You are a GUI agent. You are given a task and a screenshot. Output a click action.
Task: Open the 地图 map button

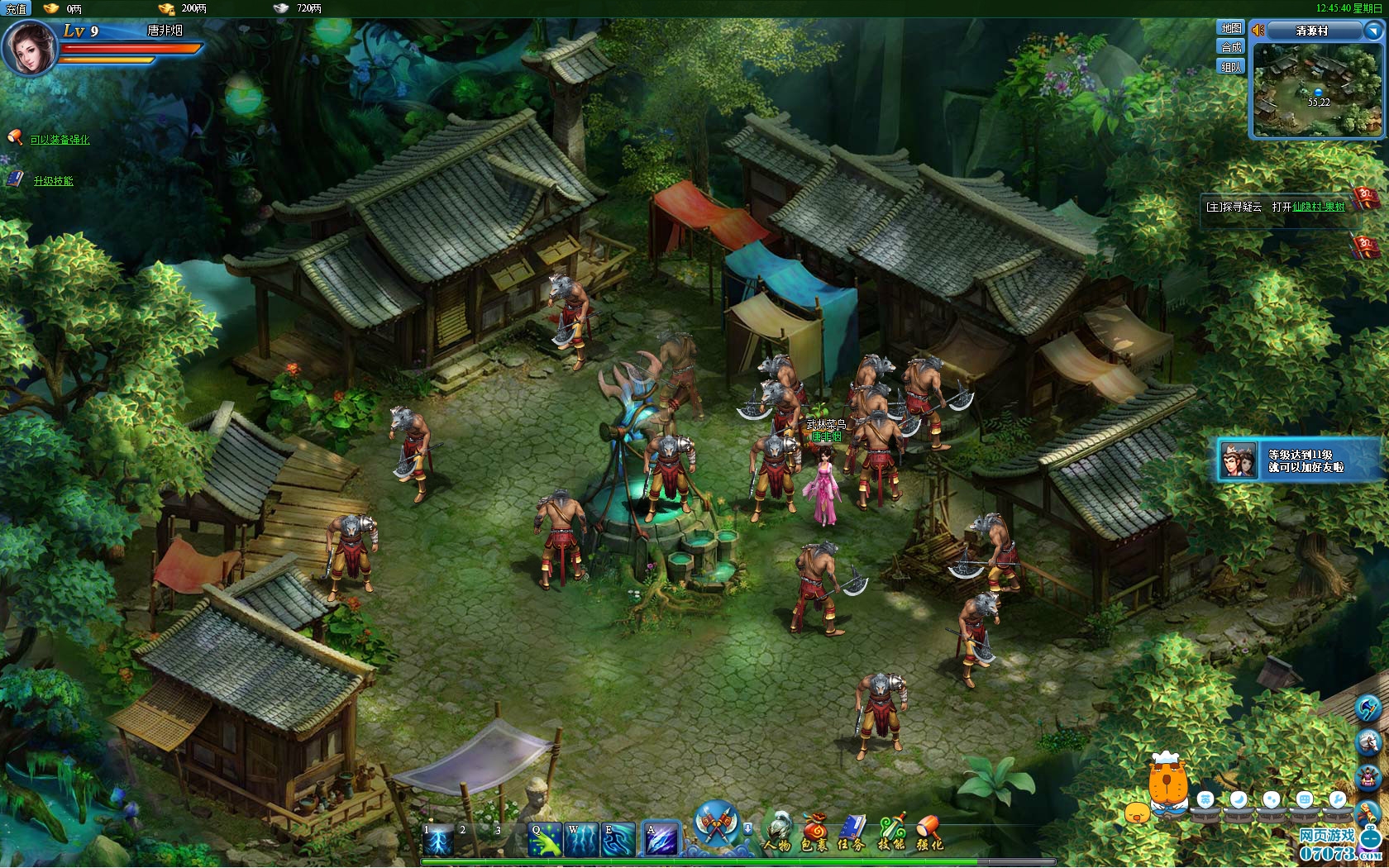point(1231,28)
